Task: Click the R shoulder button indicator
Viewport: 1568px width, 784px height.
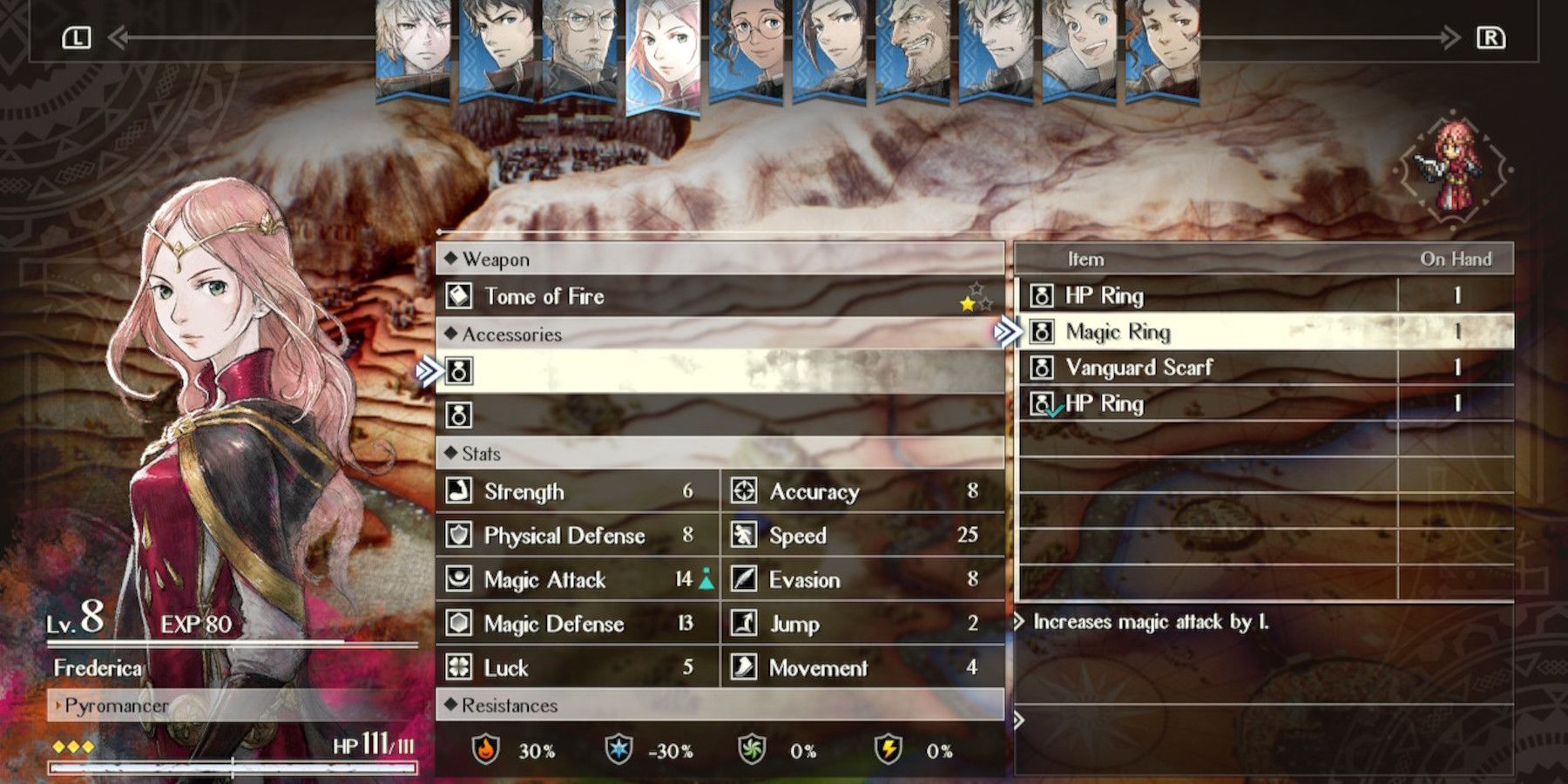Action: [1491, 37]
